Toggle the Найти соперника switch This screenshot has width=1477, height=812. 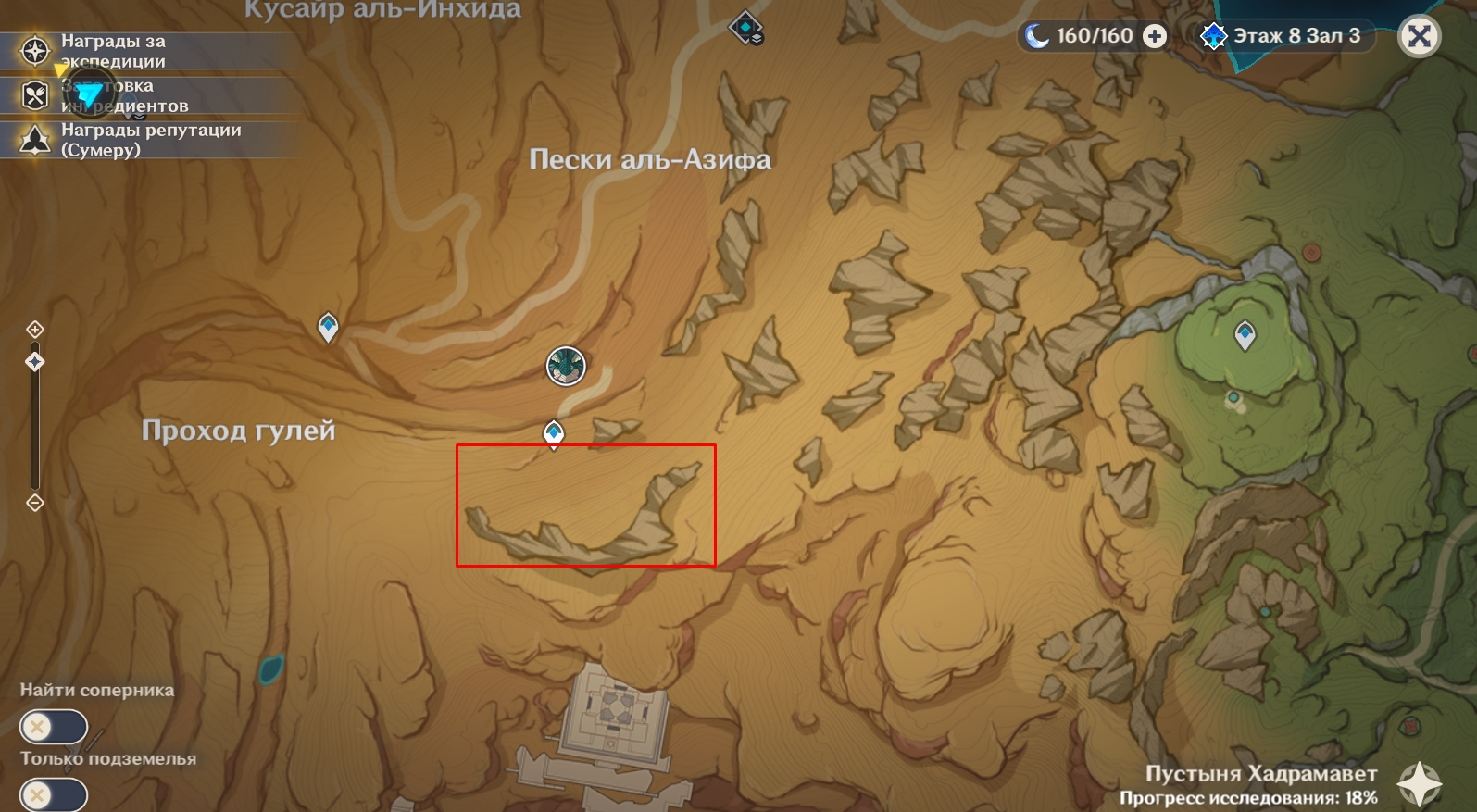53,727
